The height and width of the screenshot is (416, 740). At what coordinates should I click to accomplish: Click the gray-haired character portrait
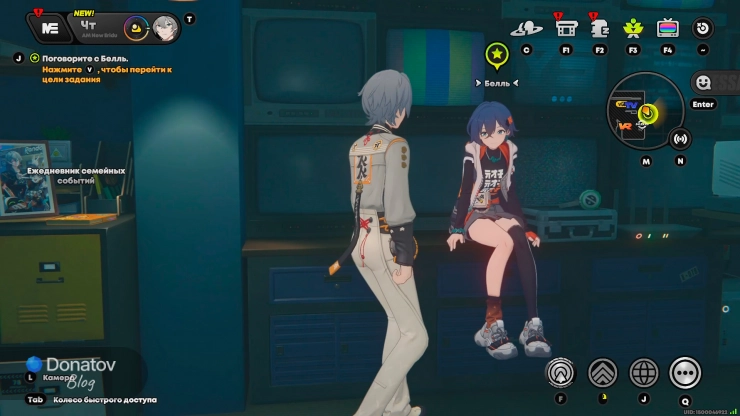[x=164, y=27]
